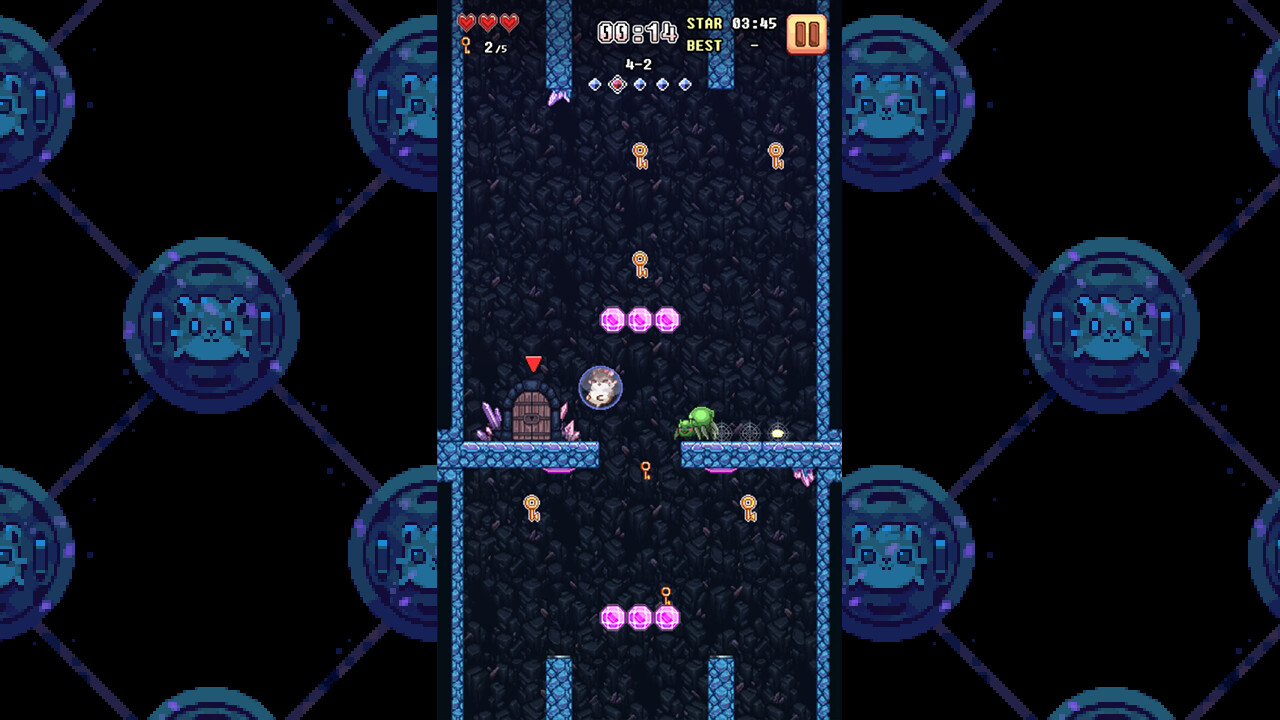Screen dimensions: 1280x720
Task: Click the key under the right platform
Action: click(748, 508)
